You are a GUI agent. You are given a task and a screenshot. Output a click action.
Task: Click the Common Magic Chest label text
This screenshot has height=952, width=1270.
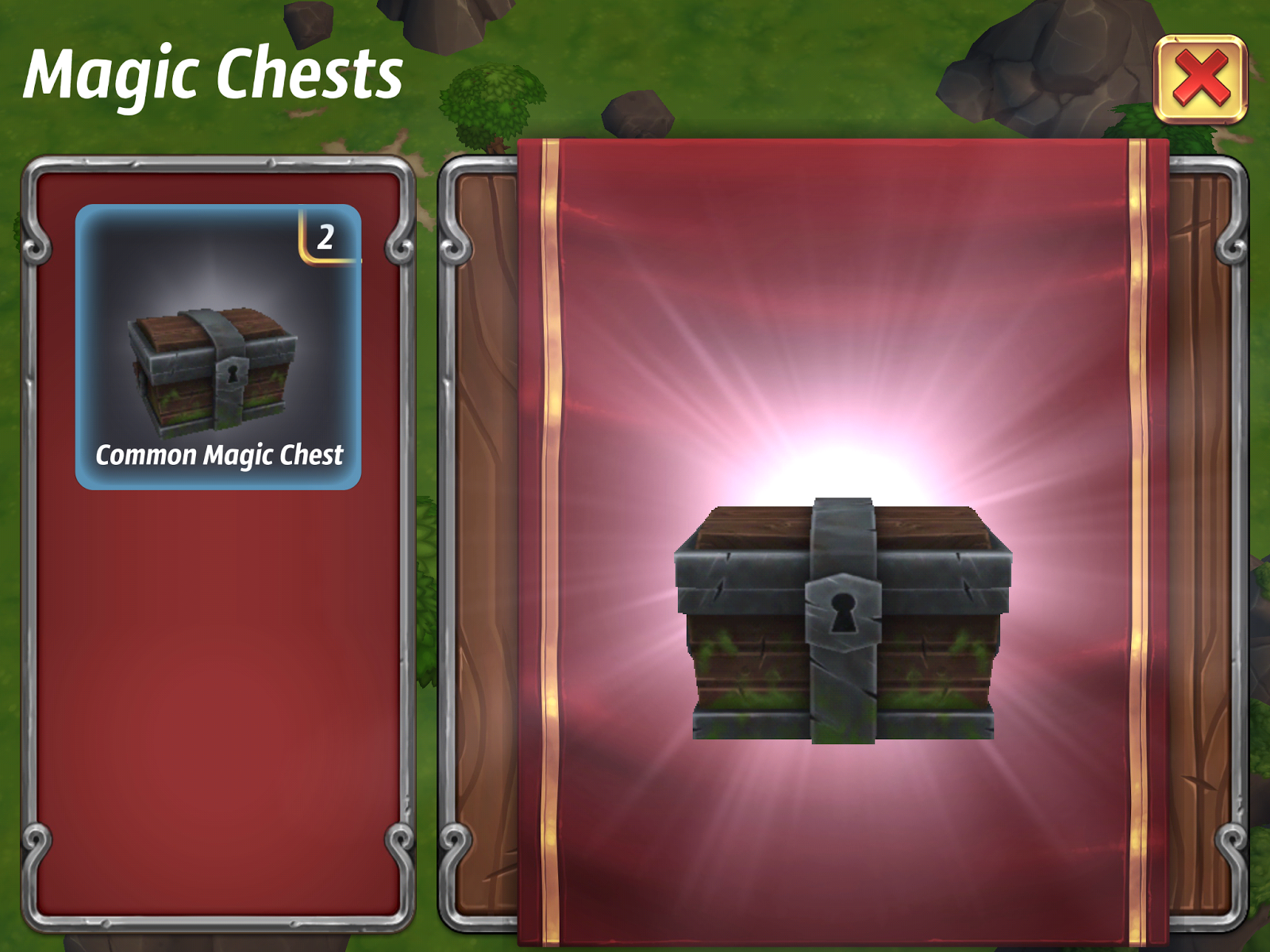[x=220, y=456]
